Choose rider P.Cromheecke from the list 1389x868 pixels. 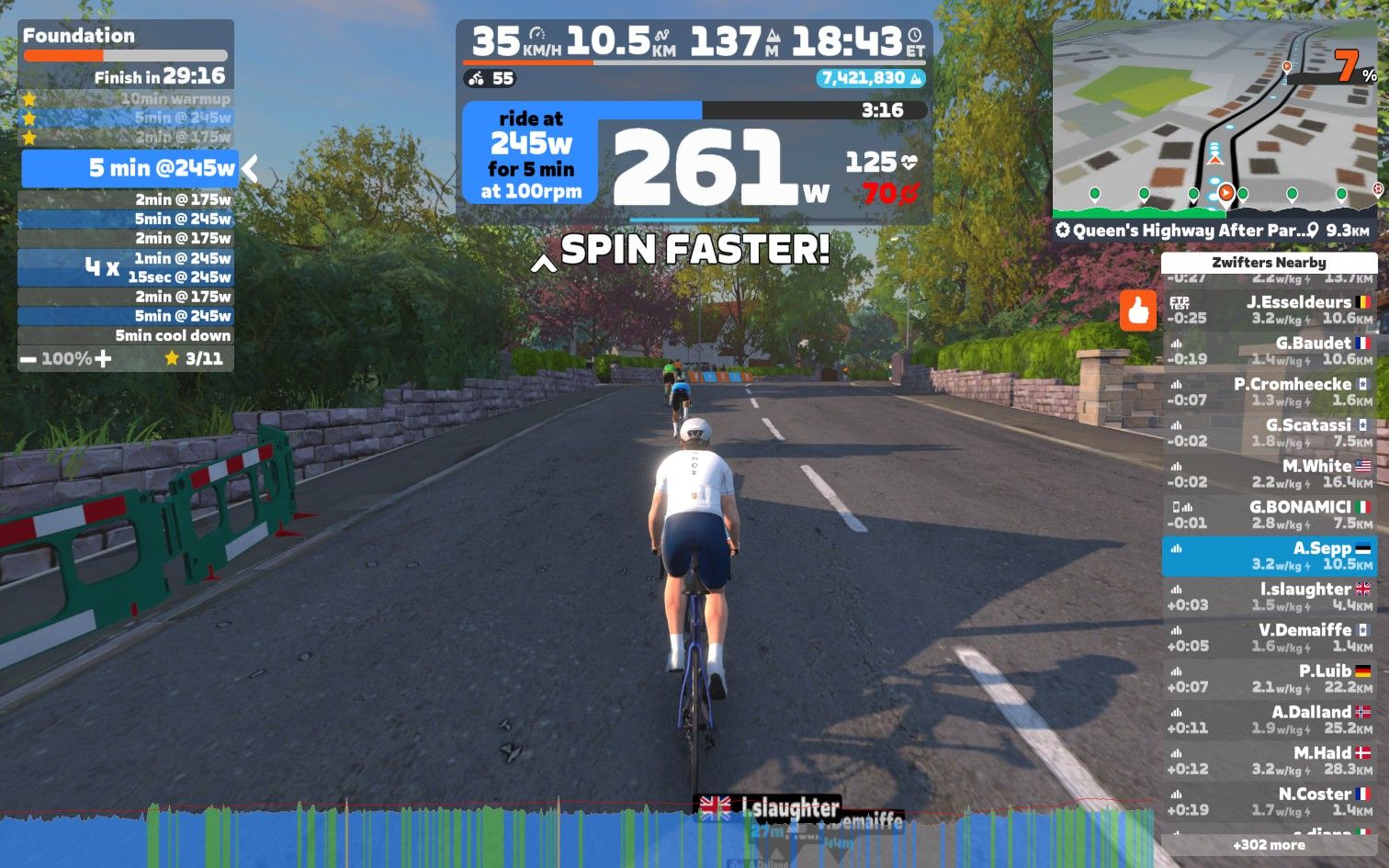(x=1270, y=392)
